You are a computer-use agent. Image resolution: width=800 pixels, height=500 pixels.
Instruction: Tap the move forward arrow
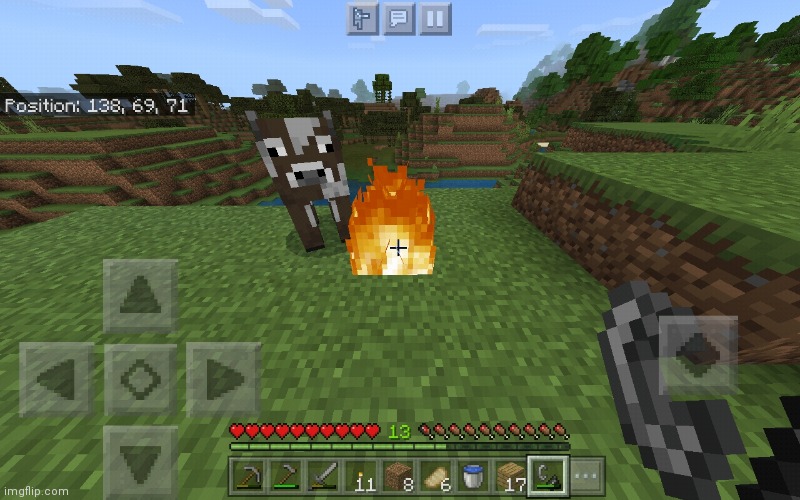[141, 296]
